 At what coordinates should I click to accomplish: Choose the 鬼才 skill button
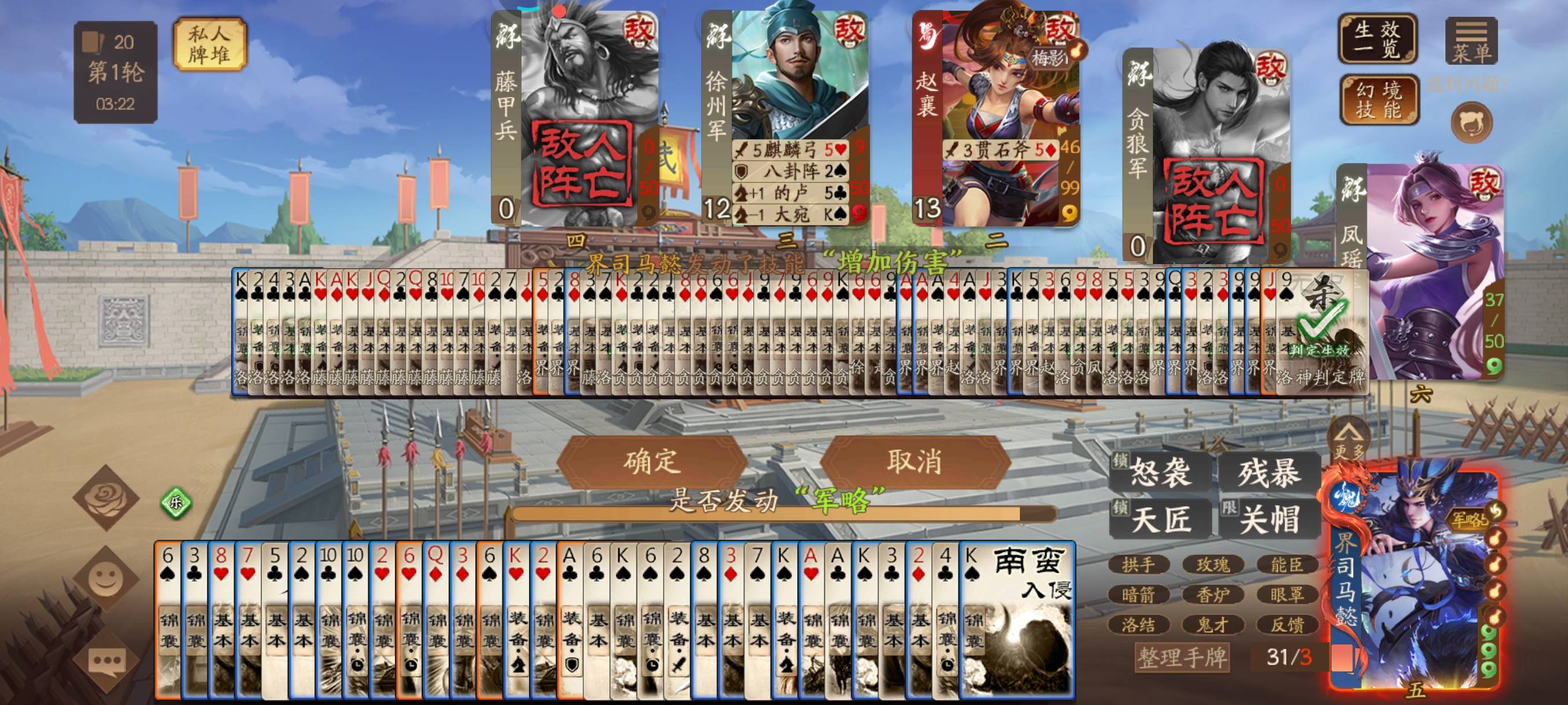tap(1212, 625)
